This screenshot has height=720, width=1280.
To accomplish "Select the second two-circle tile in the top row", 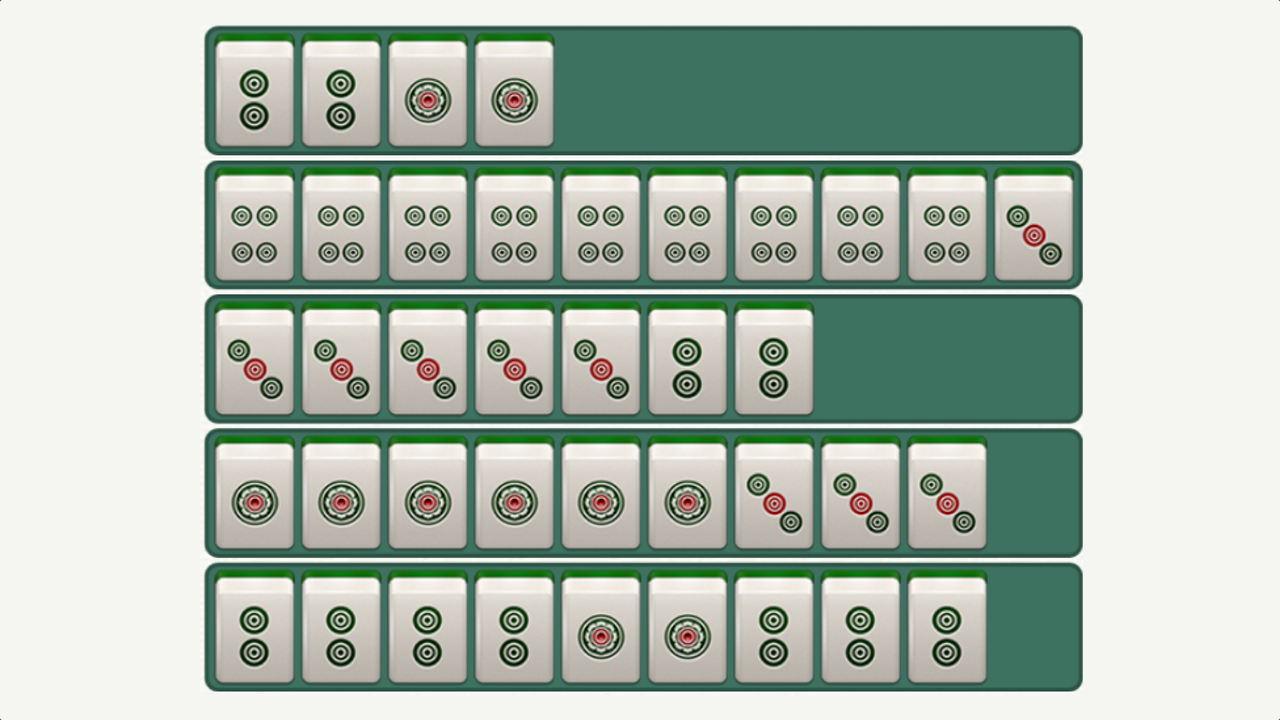I will [x=340, y=92].
